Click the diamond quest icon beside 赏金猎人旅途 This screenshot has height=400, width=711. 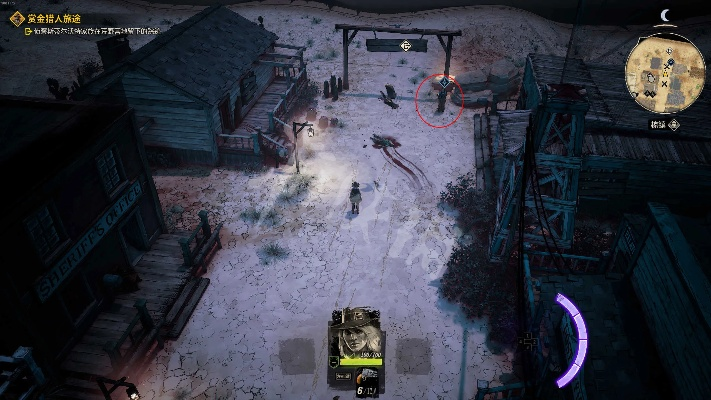(x=17, y=18)
